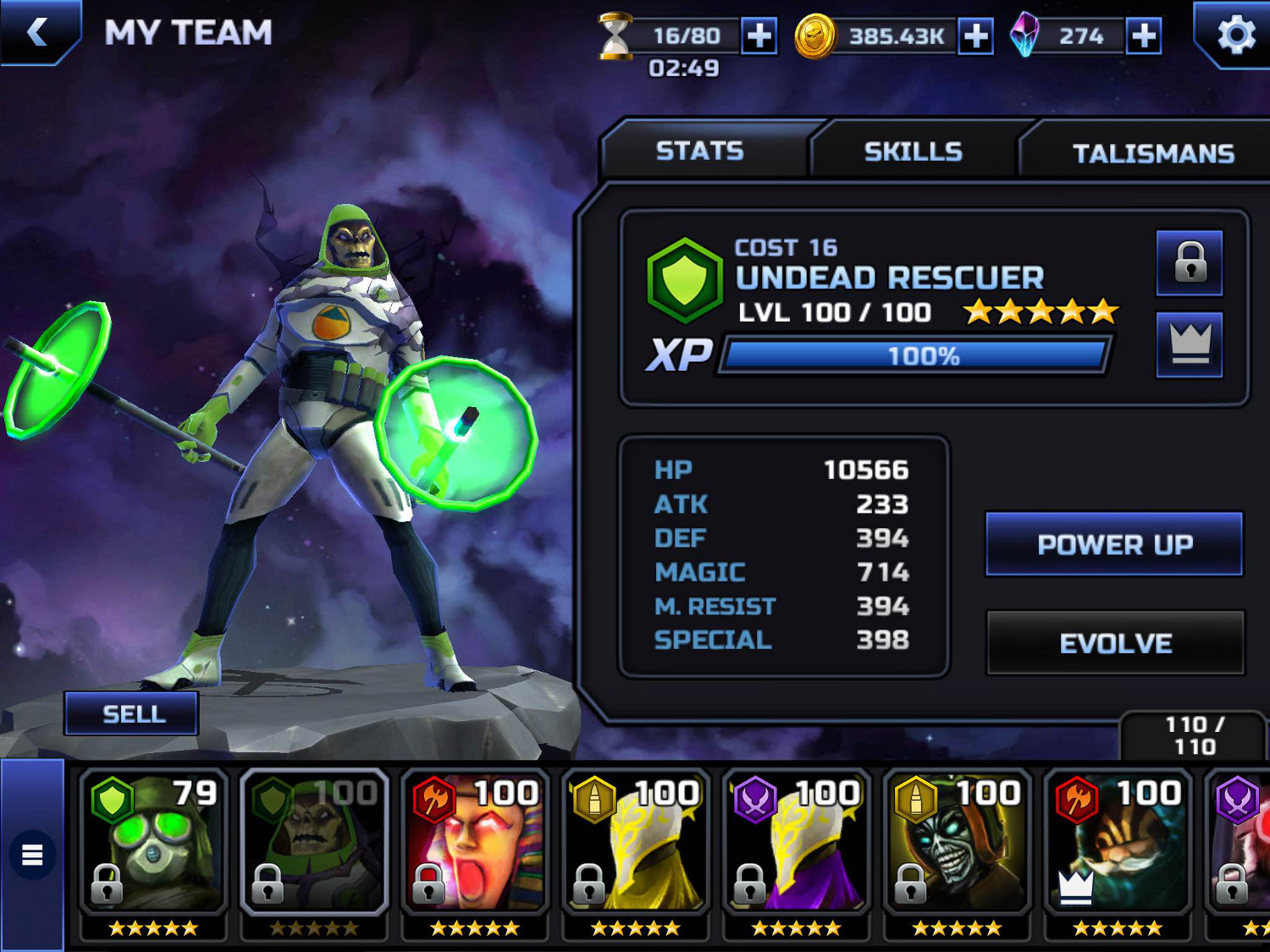Select the yellow hooded figure card

click(635, 842)
